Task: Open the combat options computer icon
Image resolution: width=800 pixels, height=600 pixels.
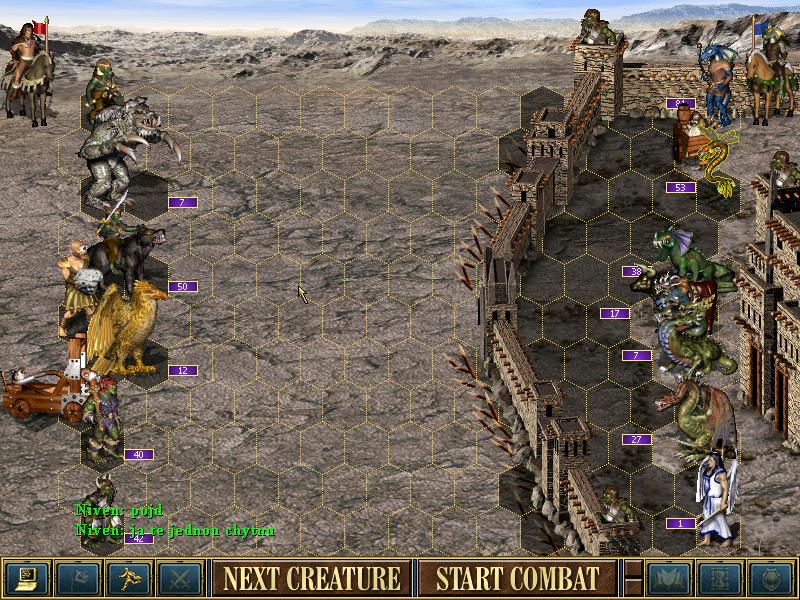Action: click(x=25, y=578)
